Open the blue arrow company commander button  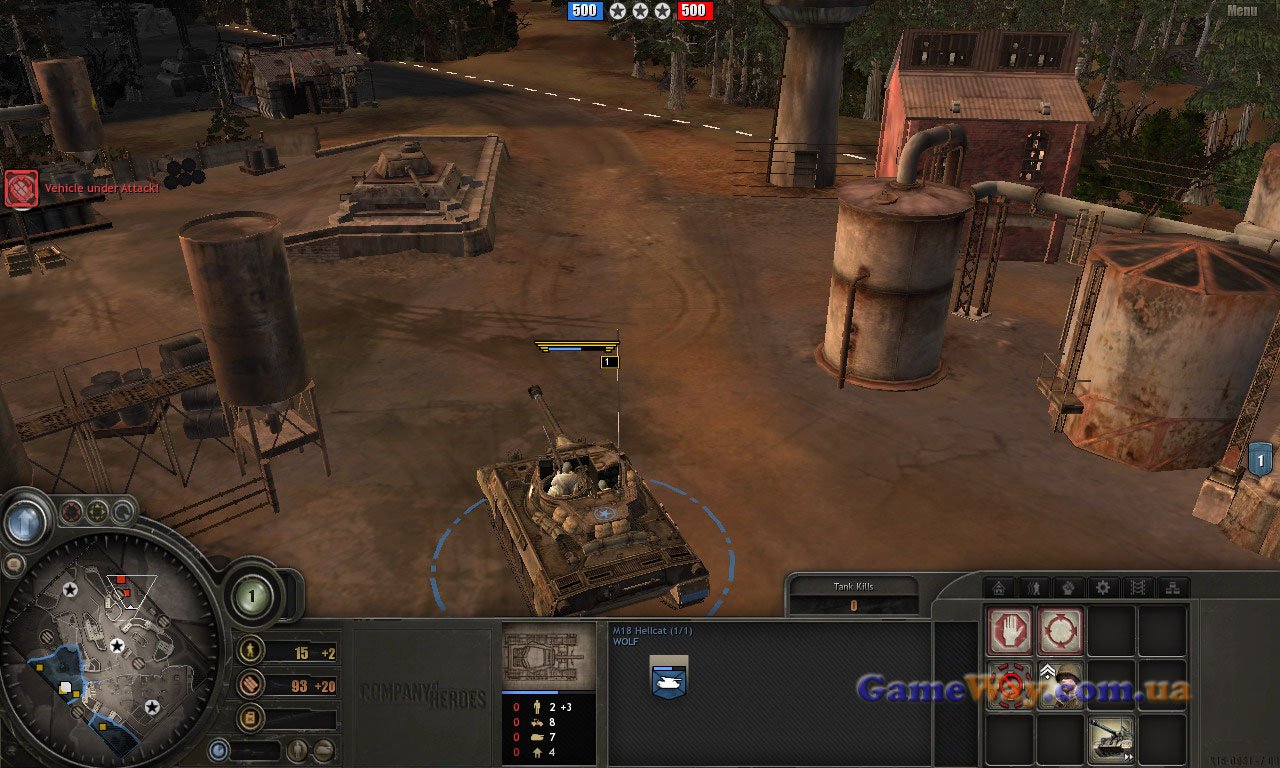click(x=24, y=521)
